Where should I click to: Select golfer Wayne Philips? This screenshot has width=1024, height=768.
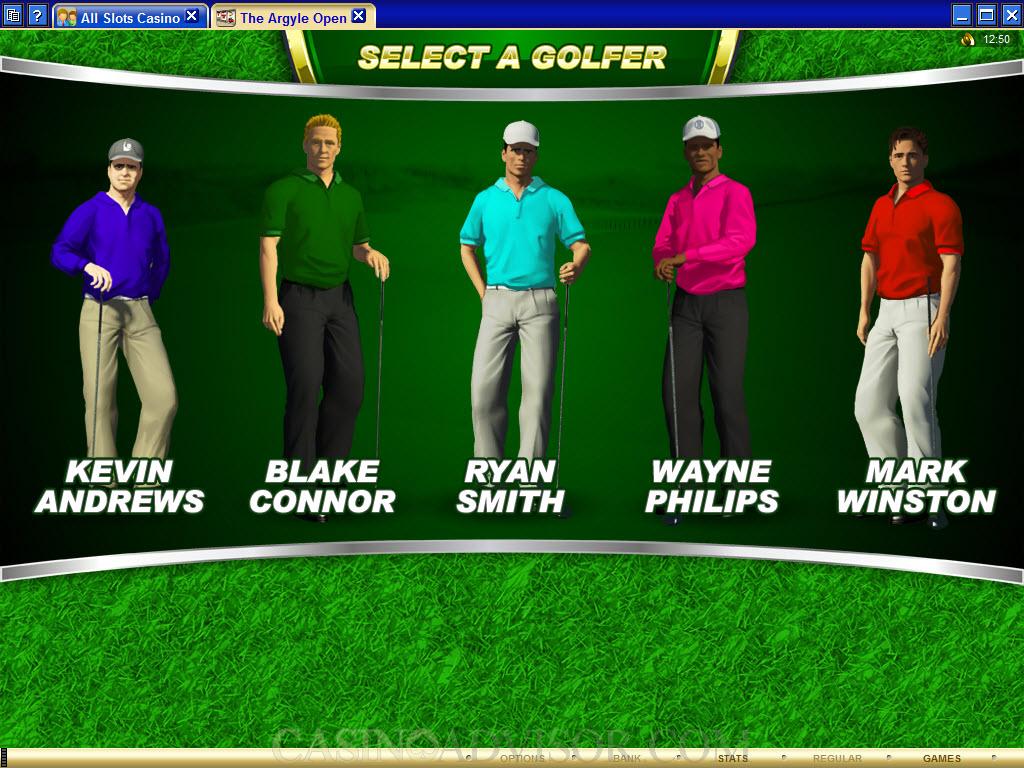point(706,300)
